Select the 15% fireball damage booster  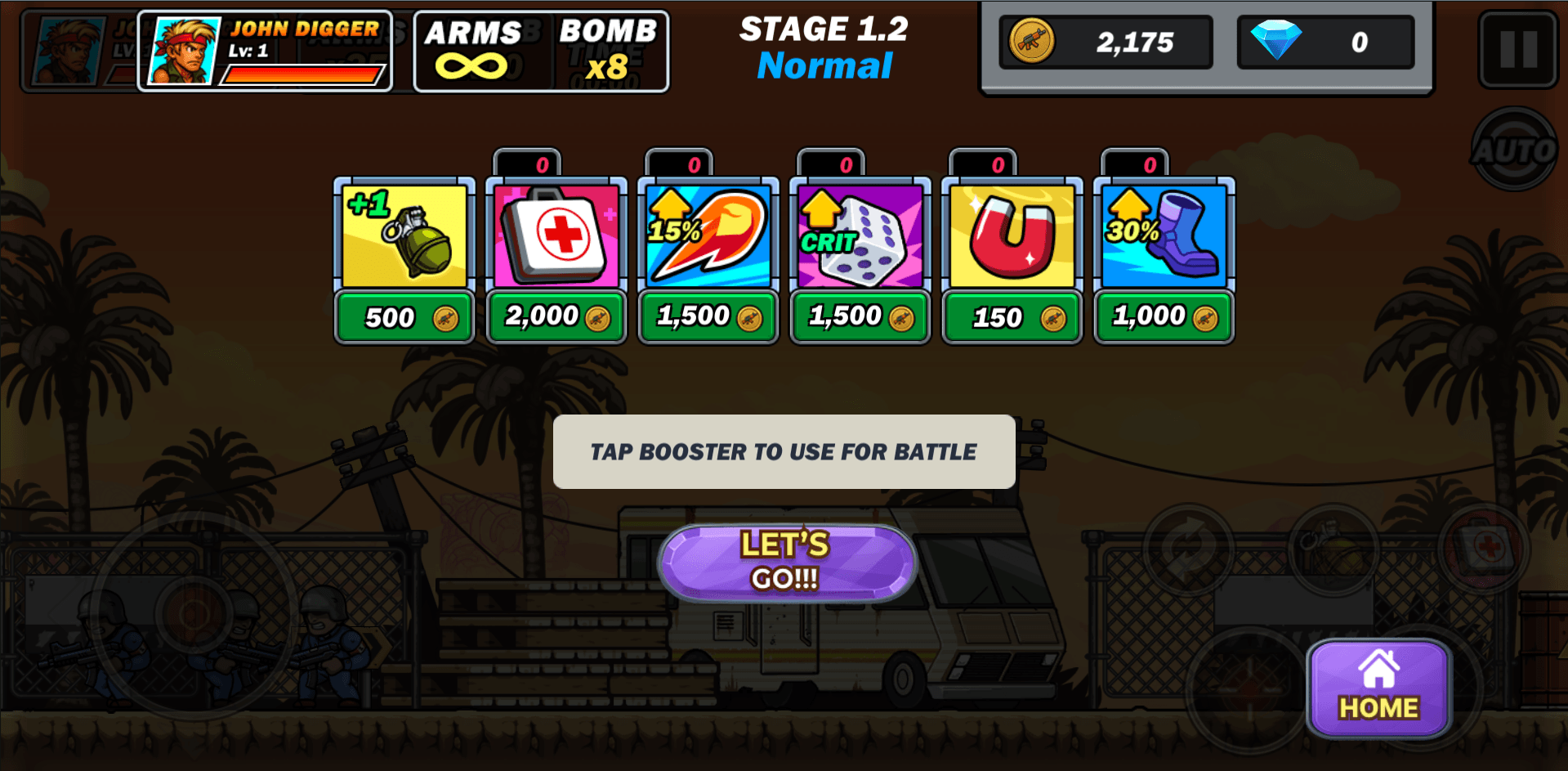coord(708,236)
